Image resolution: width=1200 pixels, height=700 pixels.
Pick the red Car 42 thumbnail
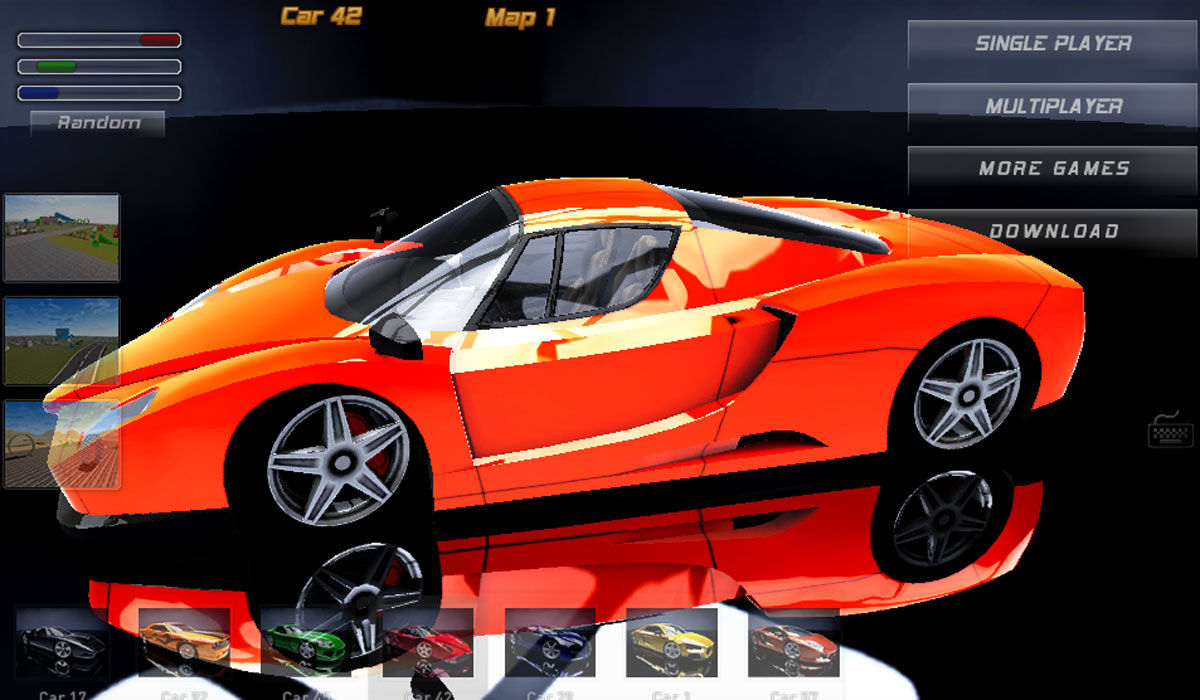click(x=428, y=643)
